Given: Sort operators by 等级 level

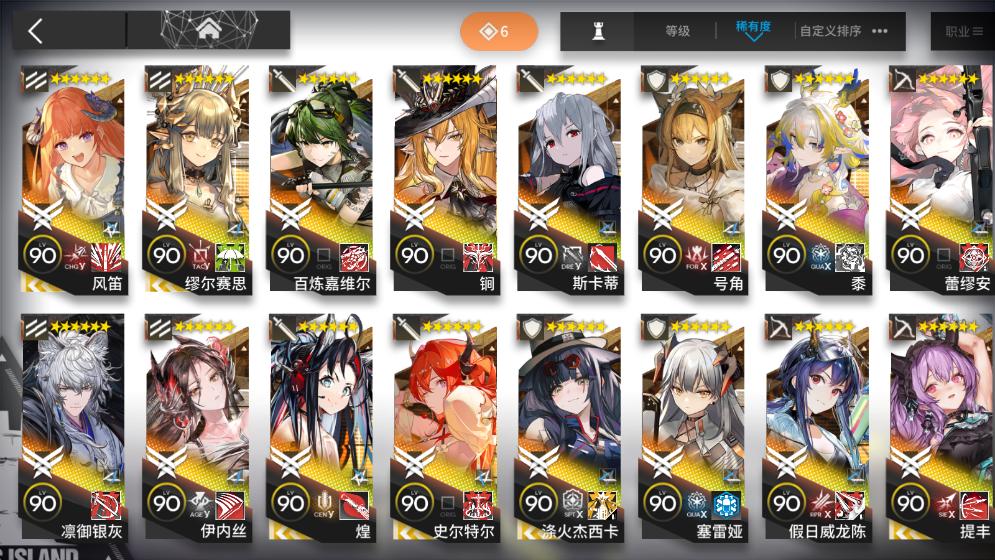Looking at the screenshot, I should [677, 32].
